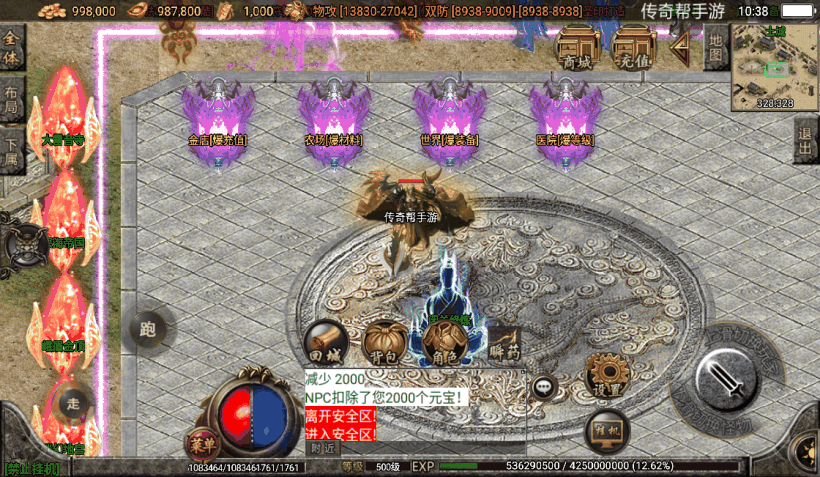Open the 充值 recharge button
Viewport: 820px width, 477px height.
click(634, 49)
